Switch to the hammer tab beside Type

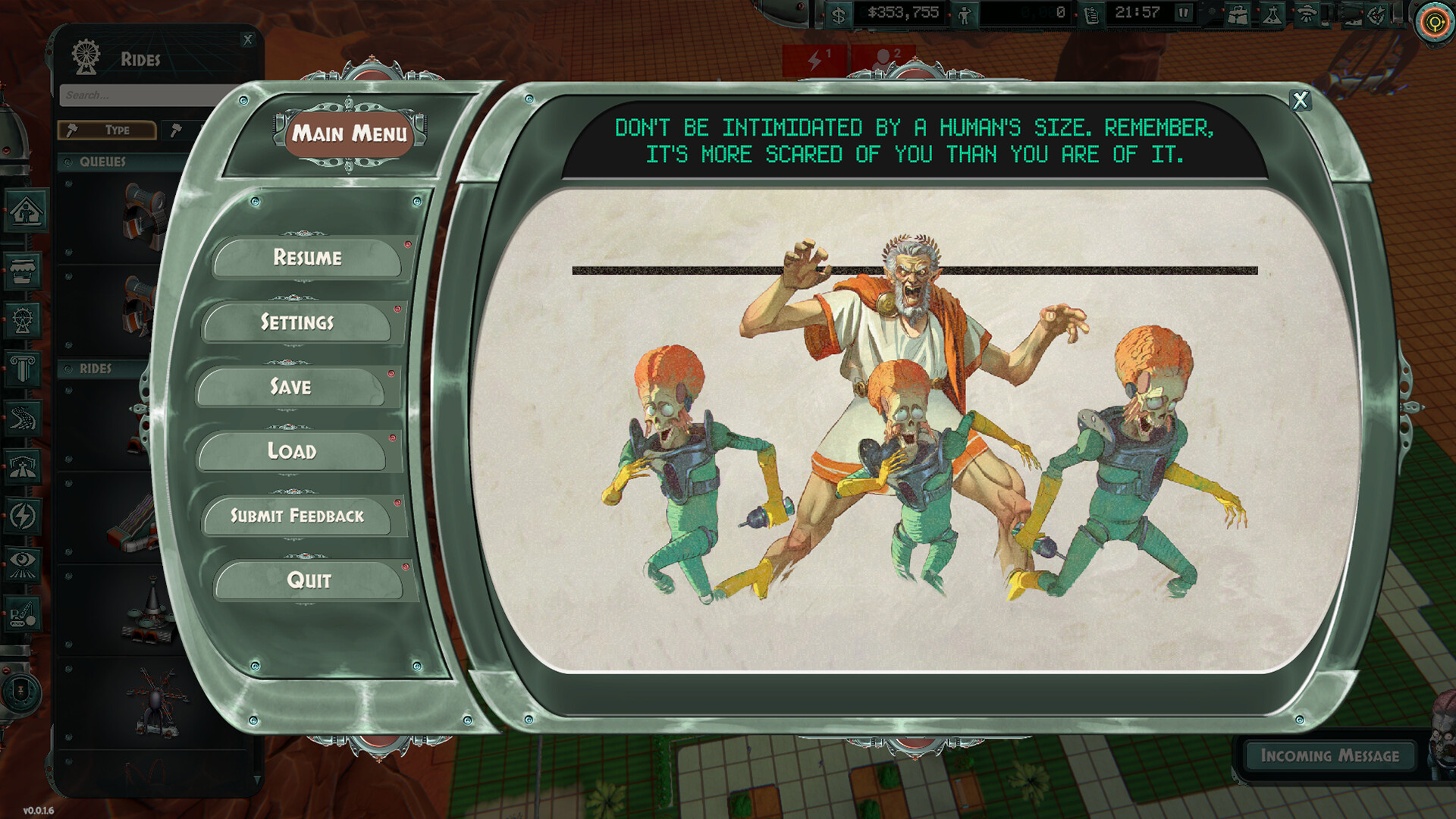click(x=177, y=130)
